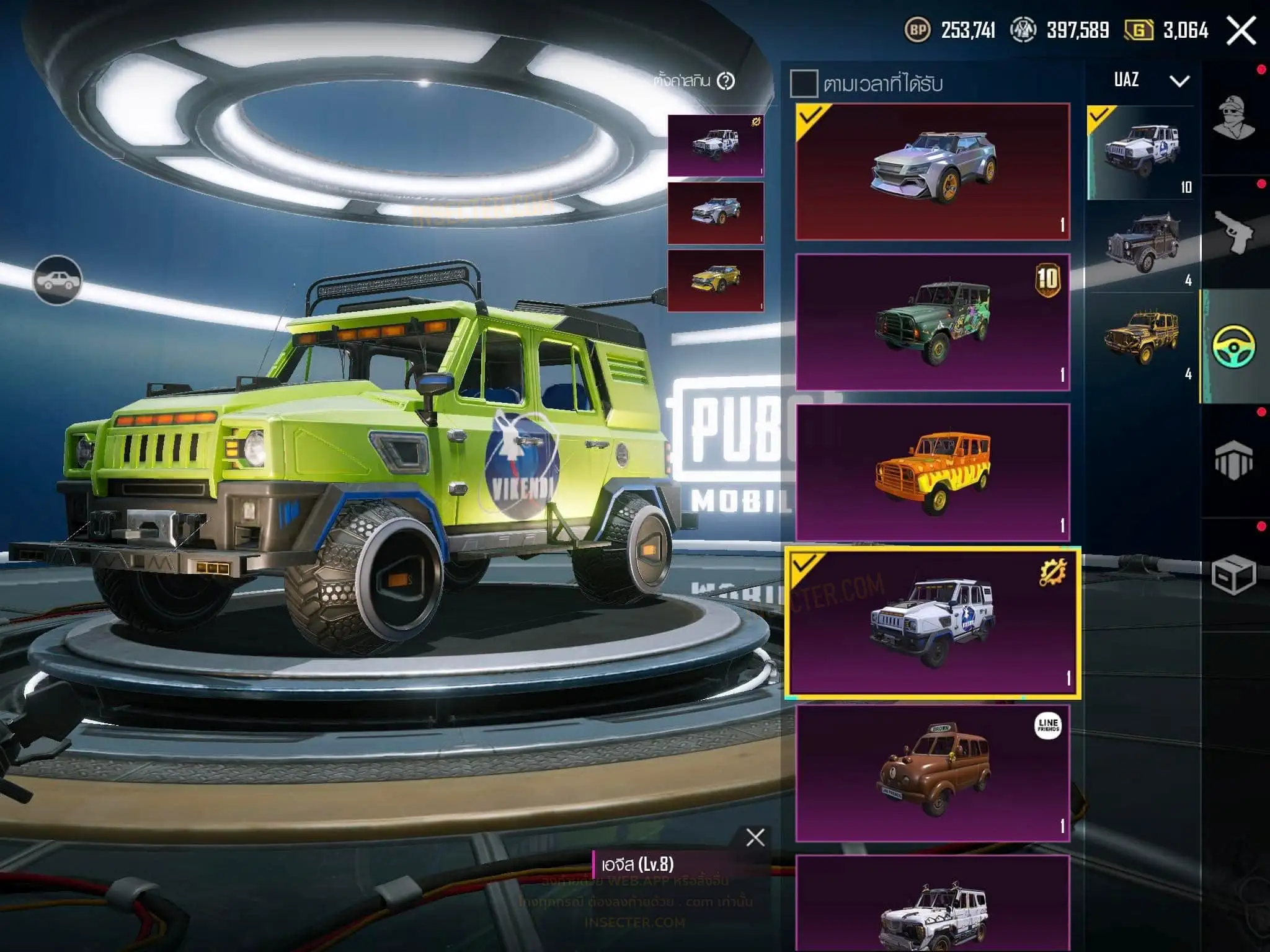
Task: Open the steering wheel vehicle category
Action: point(1234,346)
